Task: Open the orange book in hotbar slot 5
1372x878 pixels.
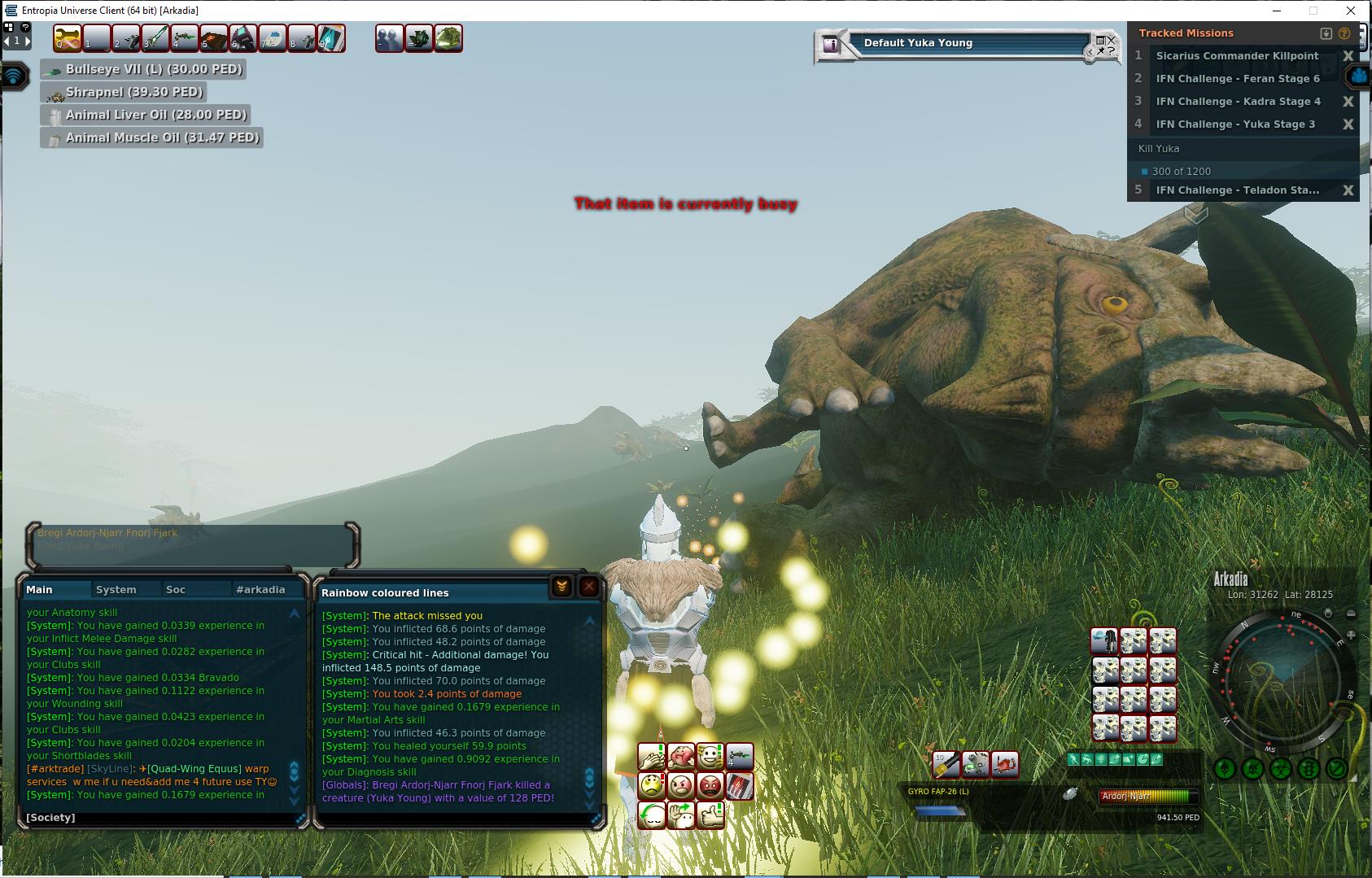Action: [213, 38]
